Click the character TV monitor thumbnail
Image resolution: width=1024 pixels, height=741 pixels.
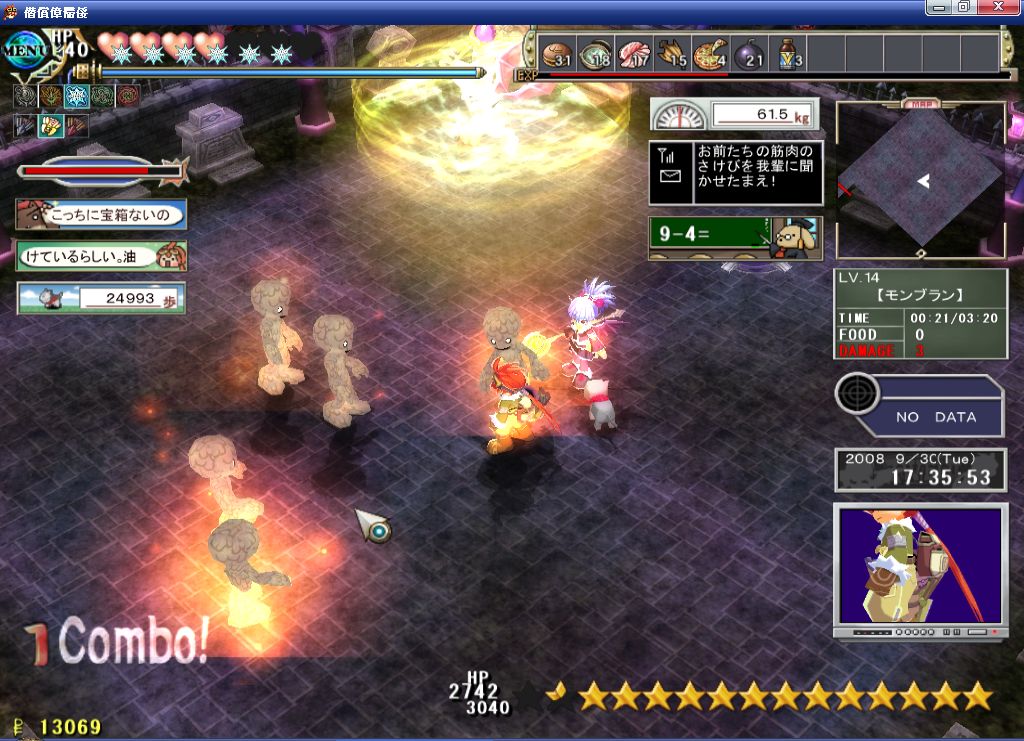coord(919,567)
